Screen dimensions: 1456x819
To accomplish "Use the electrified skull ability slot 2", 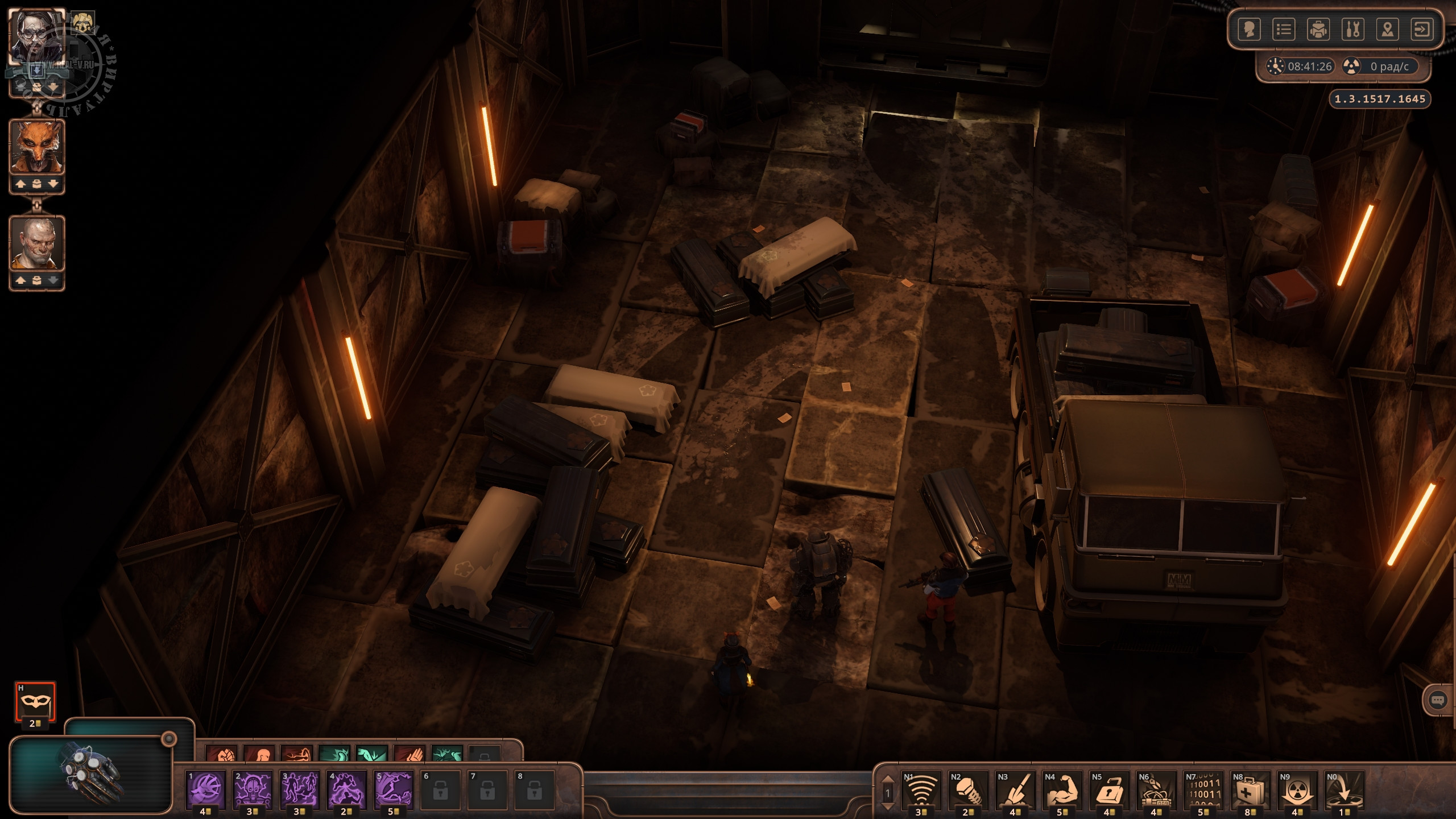I will click(253, 789).
